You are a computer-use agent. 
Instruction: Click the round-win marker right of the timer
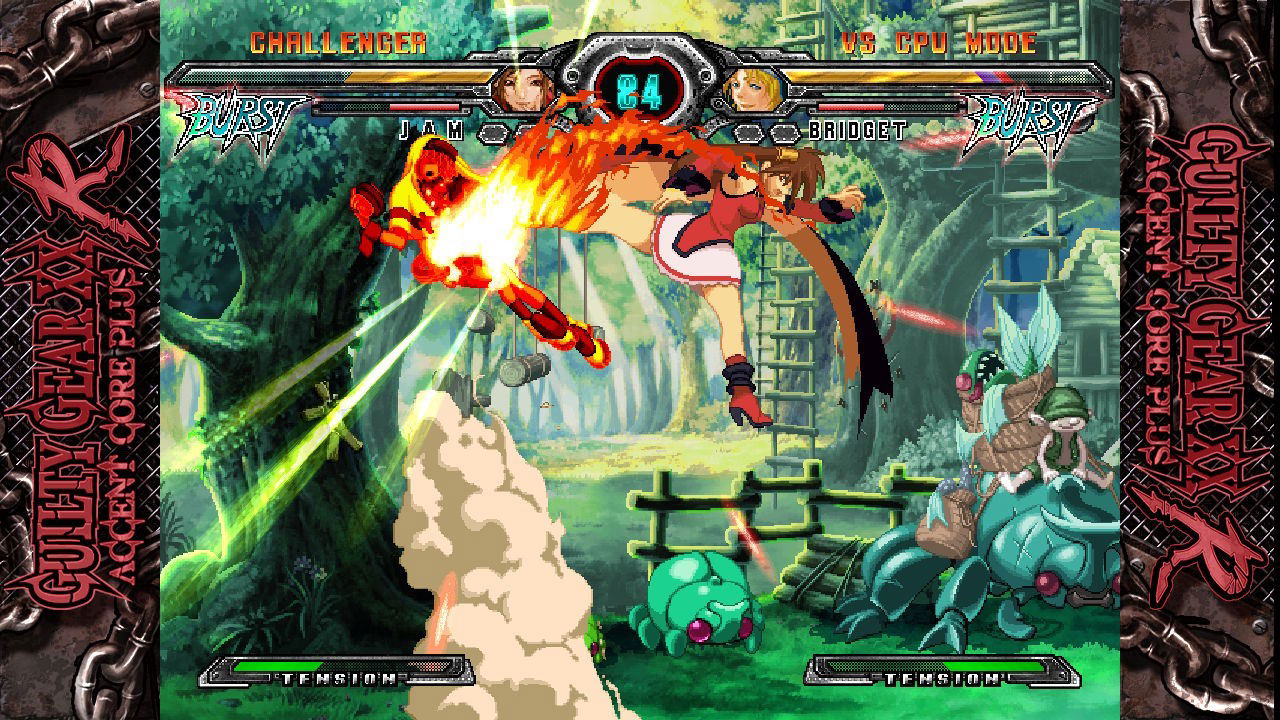[x=749, y=133]
